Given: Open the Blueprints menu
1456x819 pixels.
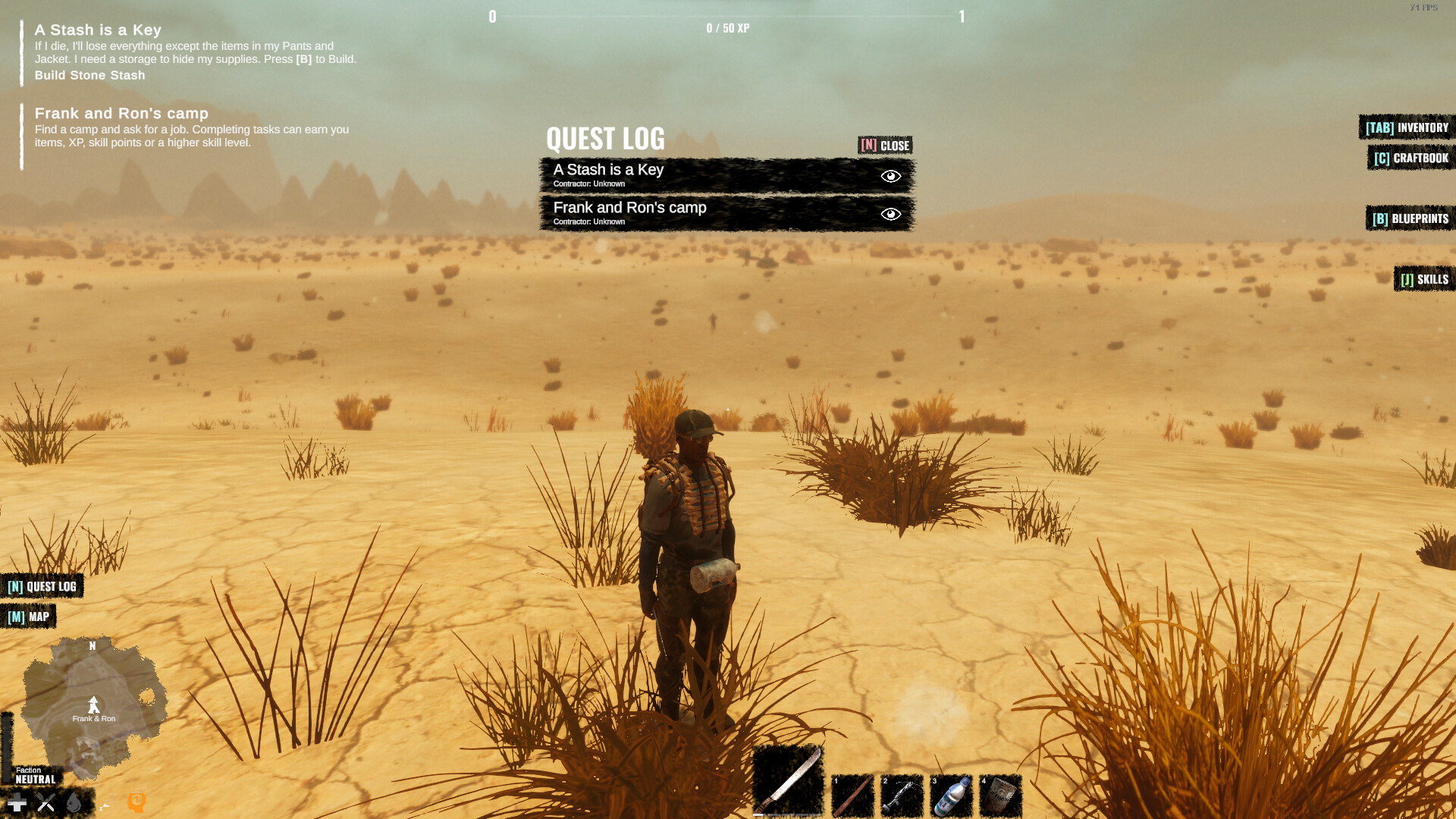Looking at the screenshot, I should click(x=1410, y=218).
